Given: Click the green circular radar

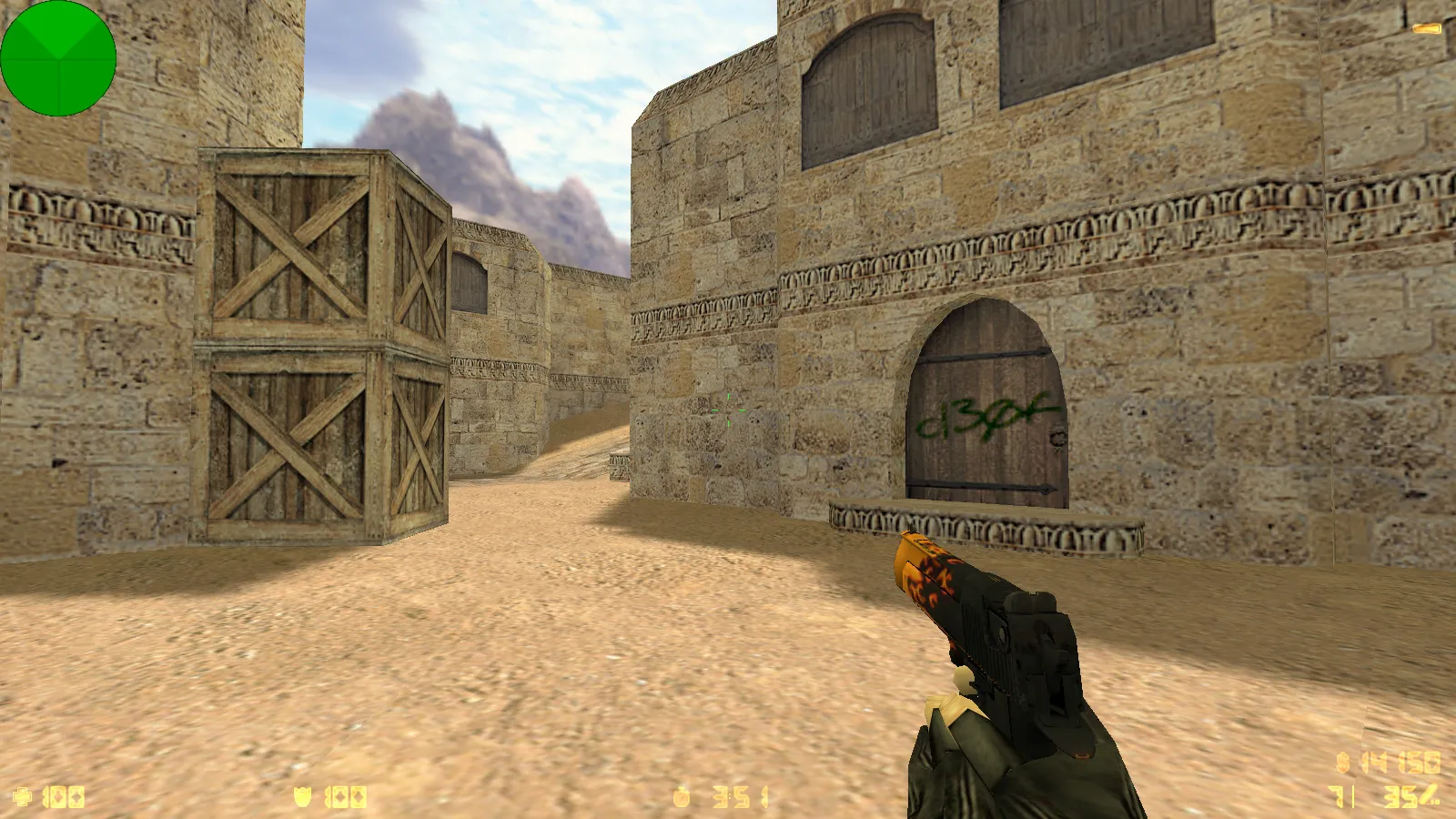Looking at the screenshot, I should pos(58,58).
